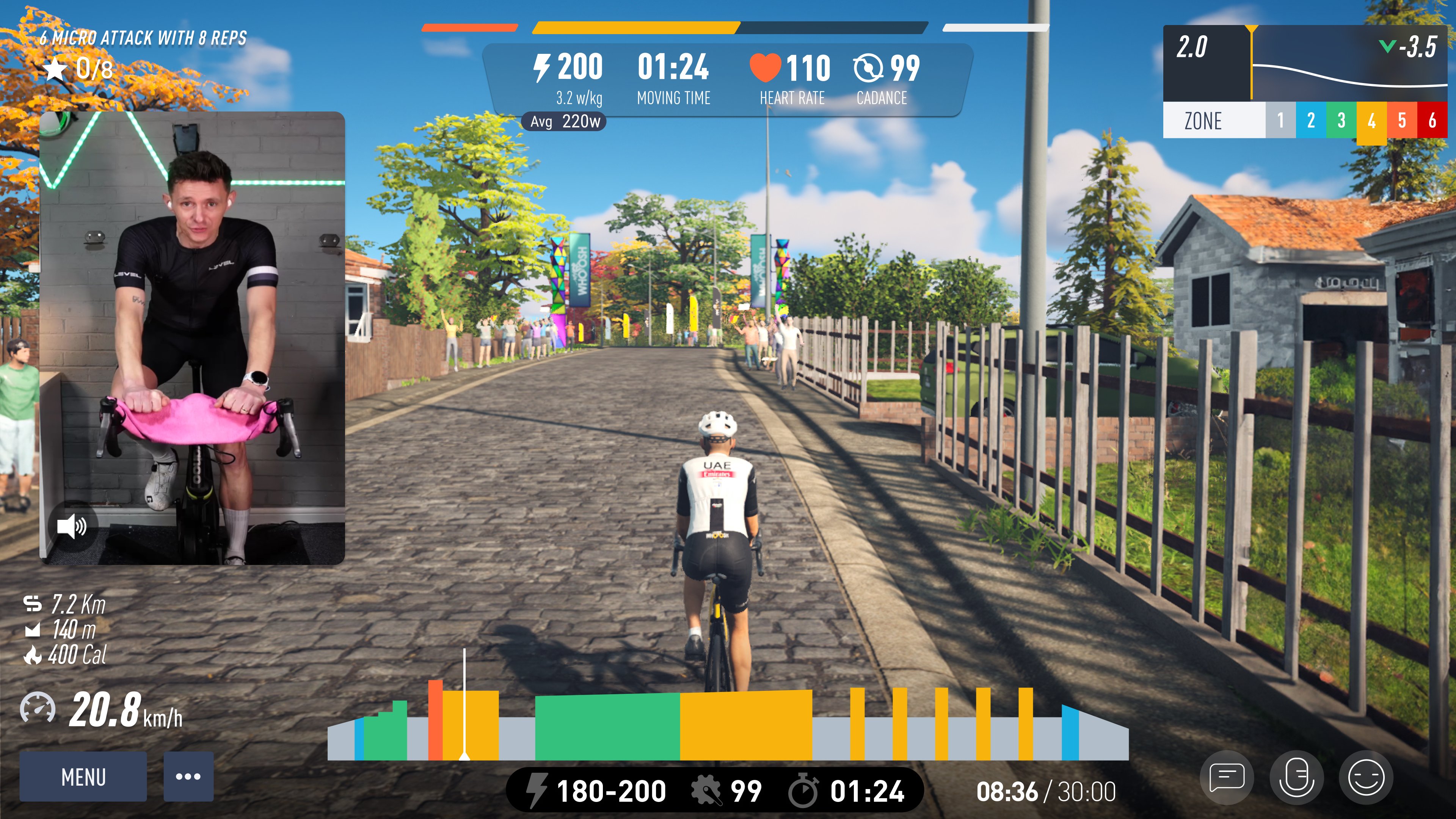Open the chat message bubble
This screenshot has height=819, width=1456.
[1227, 778]
